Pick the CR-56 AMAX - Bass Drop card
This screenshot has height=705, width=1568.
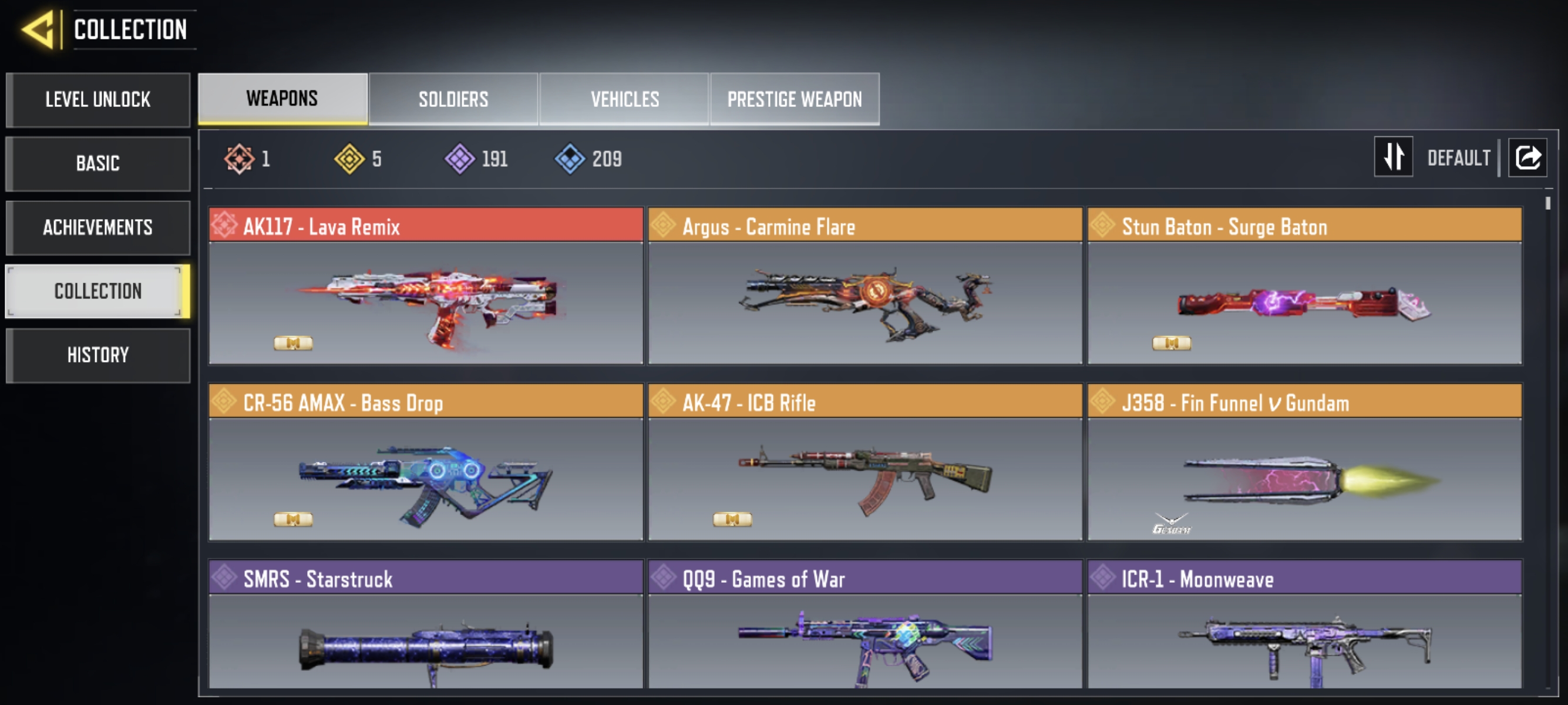coord(426,462)
